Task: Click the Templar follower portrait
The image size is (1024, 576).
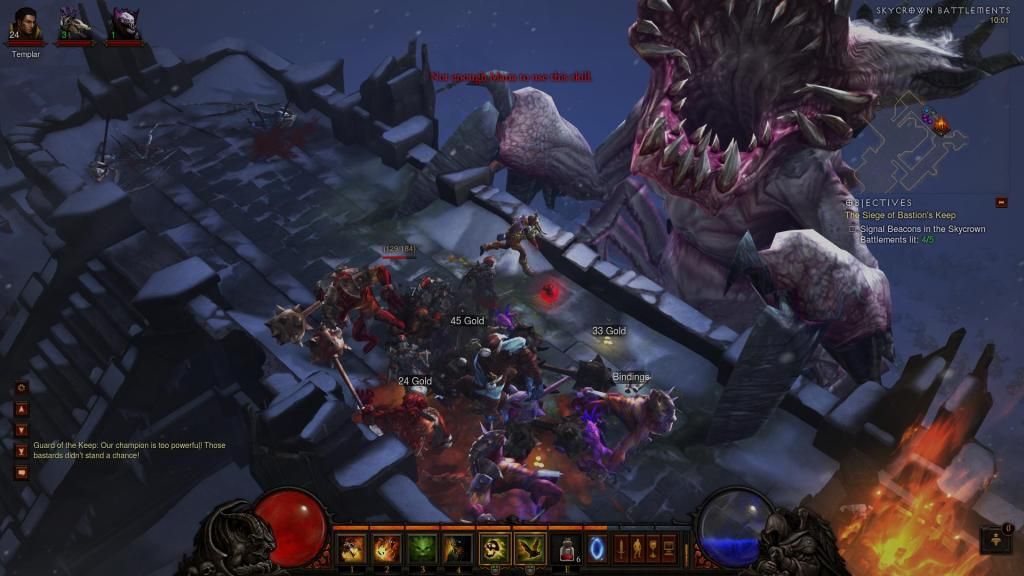Action: [x=26, y=24]
